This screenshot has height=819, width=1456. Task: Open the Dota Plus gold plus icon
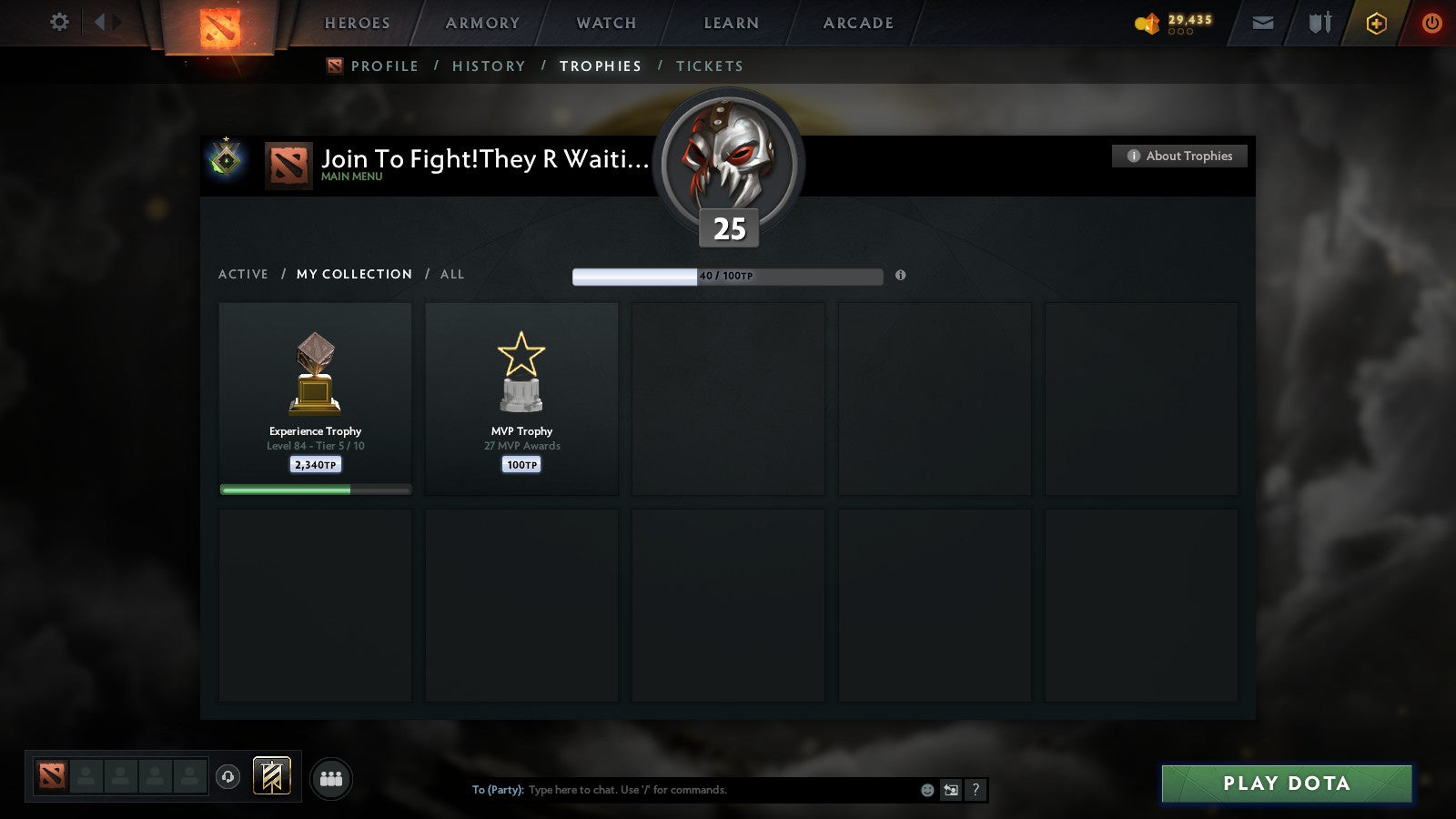click(x=1376, y=23)
